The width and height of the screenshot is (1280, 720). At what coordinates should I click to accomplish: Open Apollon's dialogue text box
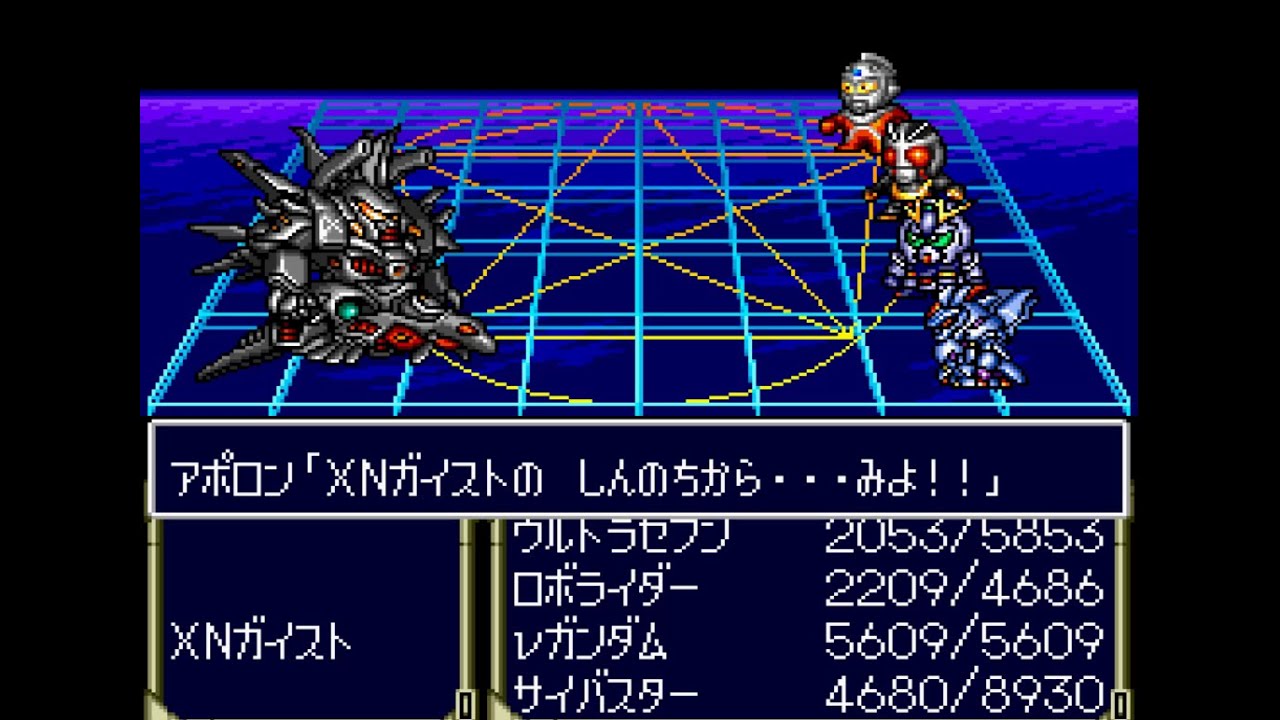640,470
